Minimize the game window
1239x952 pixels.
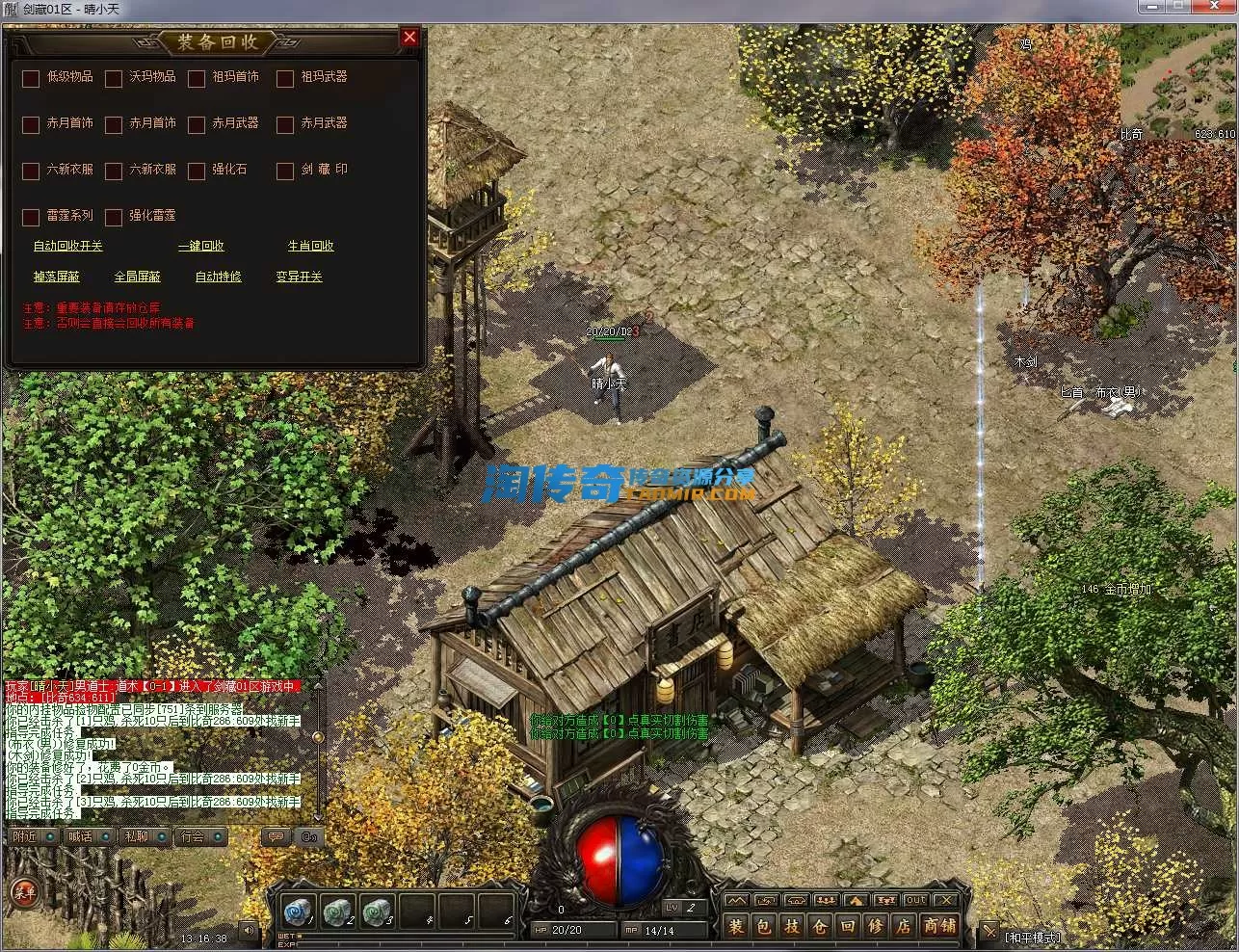pyautogui.click(x=1151, y=8)
